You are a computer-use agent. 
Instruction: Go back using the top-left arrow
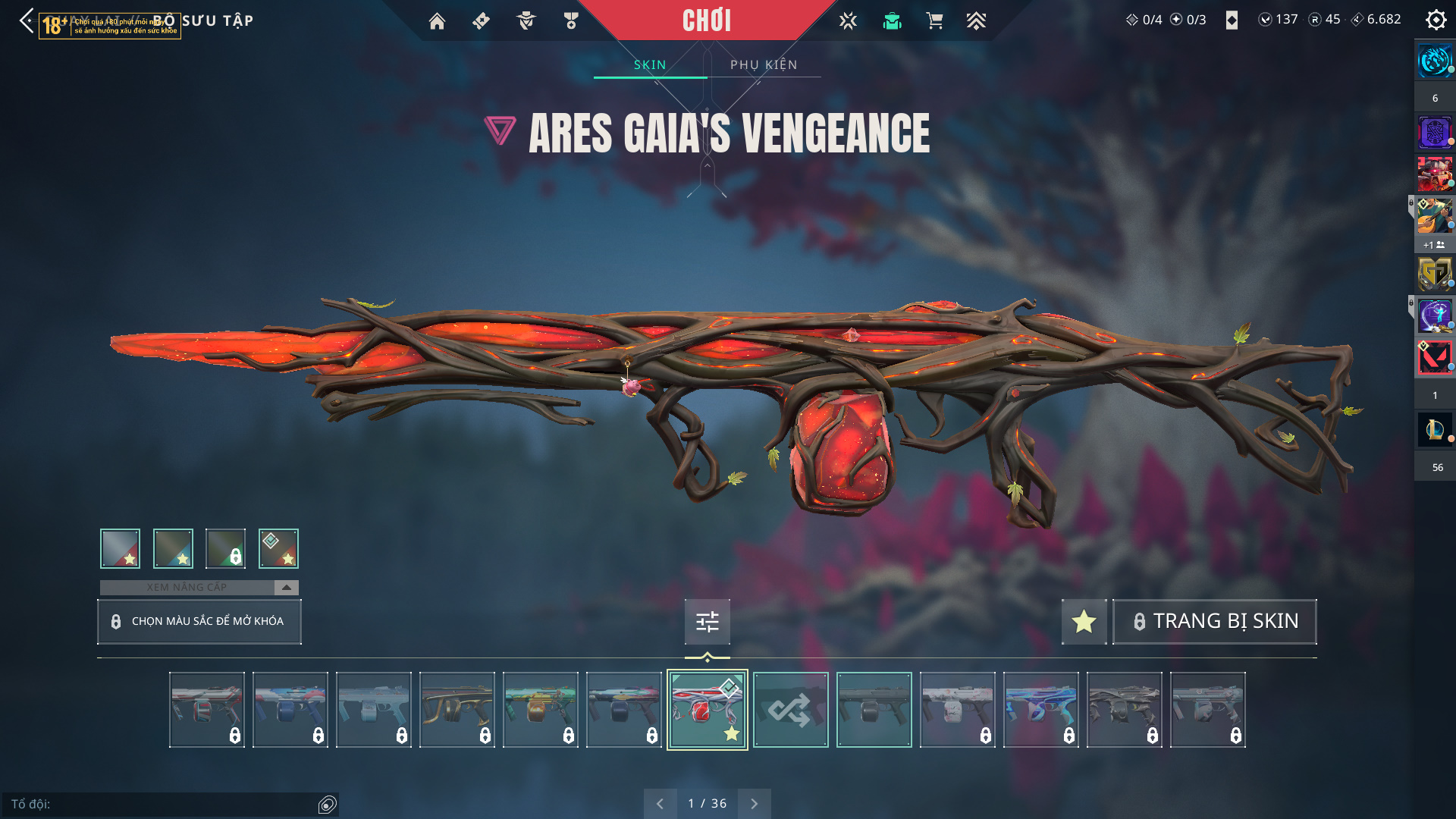point(27,20)
